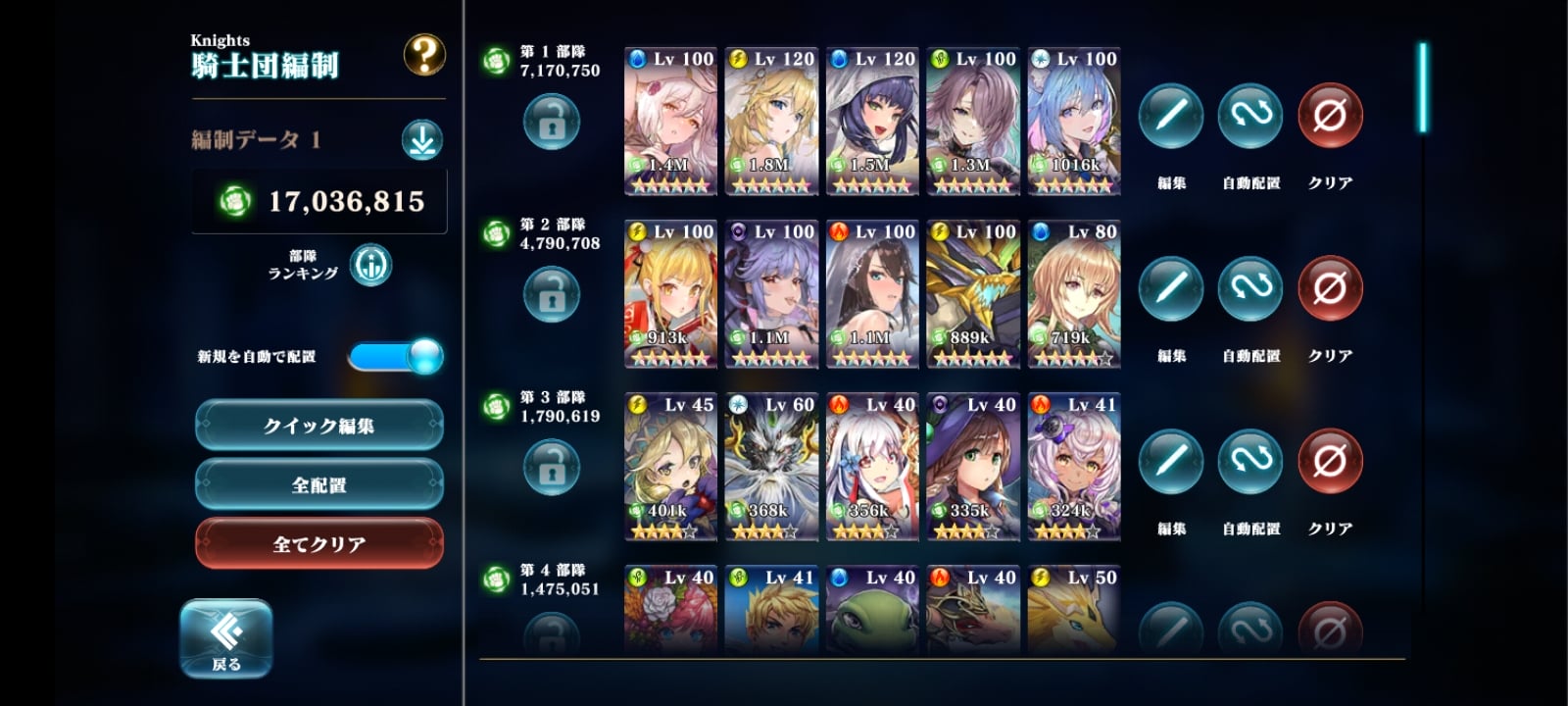Screen dimensions: 1568x706
Task: Auto-arrange squad 1 with 自動配置
Action: (1250, 117)
